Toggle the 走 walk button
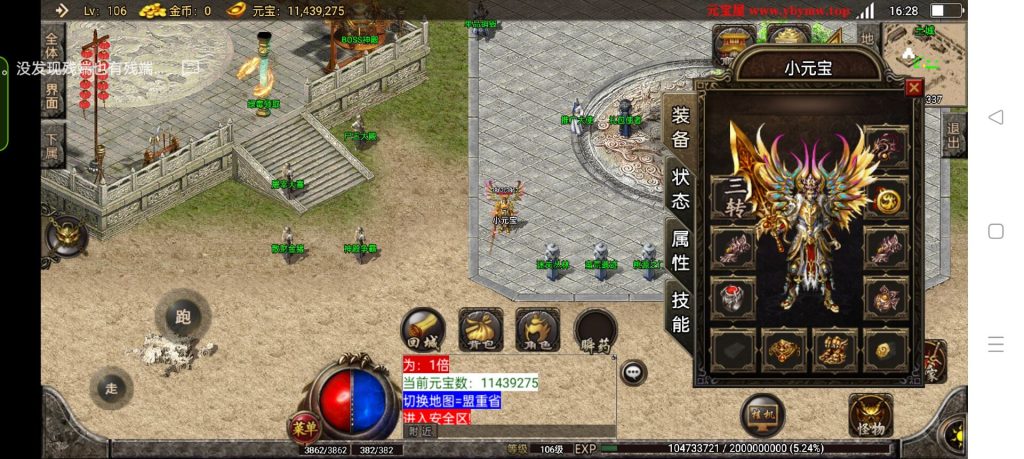The height and width of the screenshot is (459, 1024). click(111, 388)
